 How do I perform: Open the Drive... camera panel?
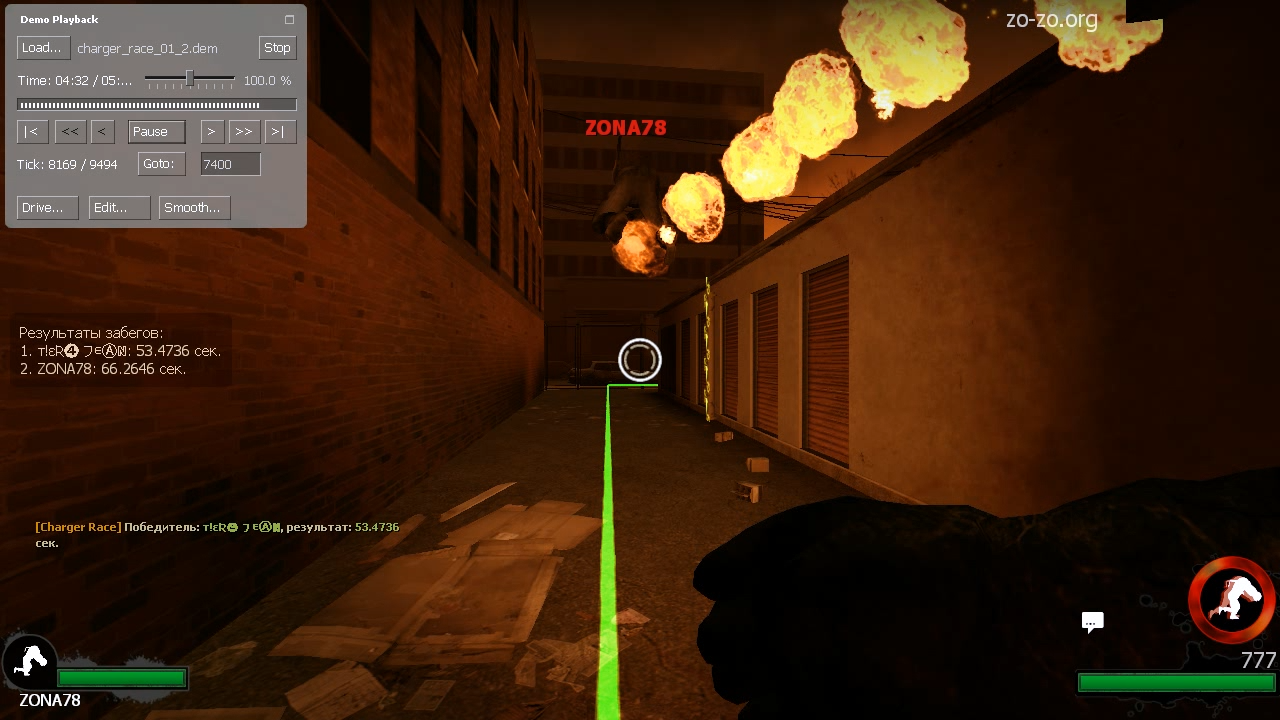pyautogui.click(x=47, y=208)
